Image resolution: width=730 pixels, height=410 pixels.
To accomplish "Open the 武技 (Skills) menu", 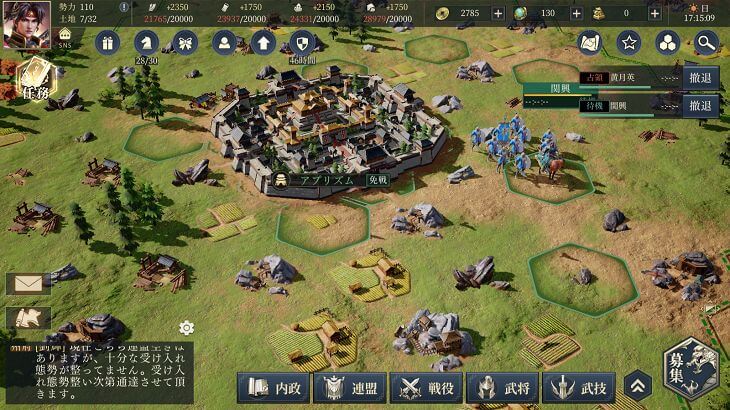I will tap(580, 387).
